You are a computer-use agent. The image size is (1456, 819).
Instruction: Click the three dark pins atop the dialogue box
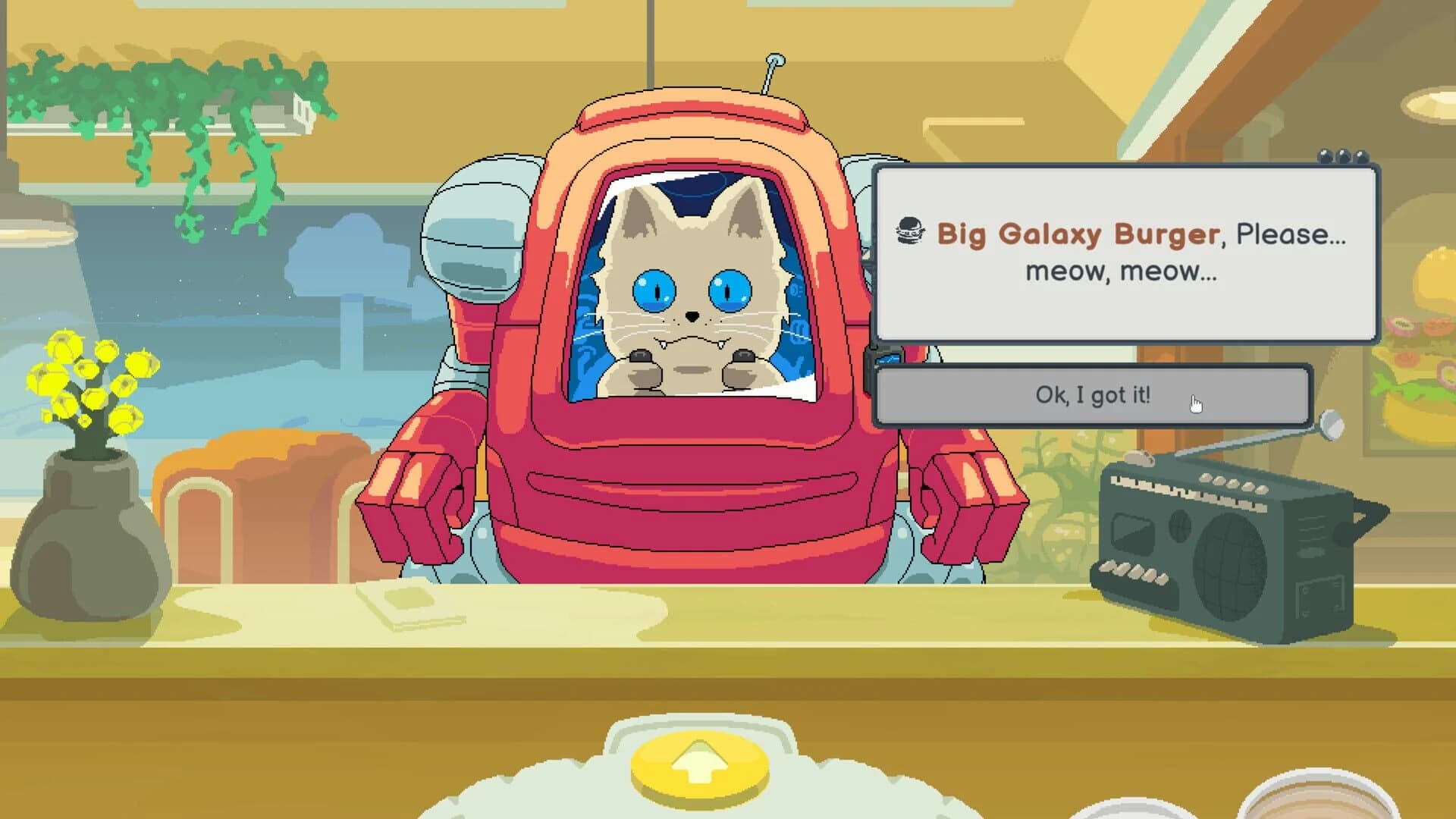[1344, 157]
